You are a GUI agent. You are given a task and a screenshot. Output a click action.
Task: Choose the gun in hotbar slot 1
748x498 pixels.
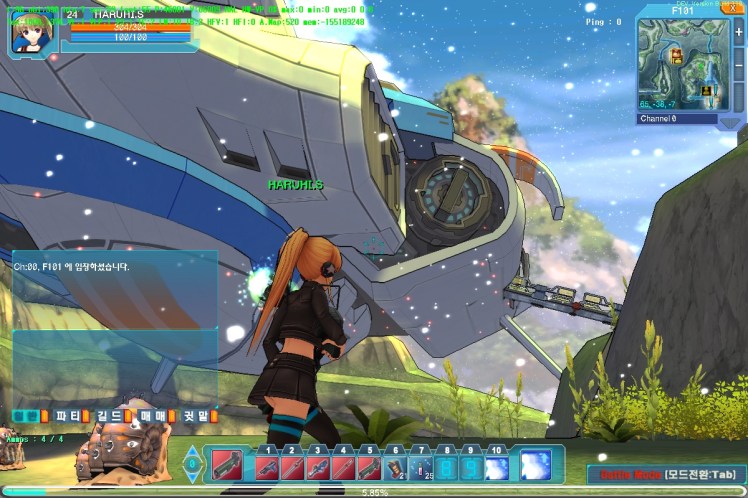[x=268, y=468]
